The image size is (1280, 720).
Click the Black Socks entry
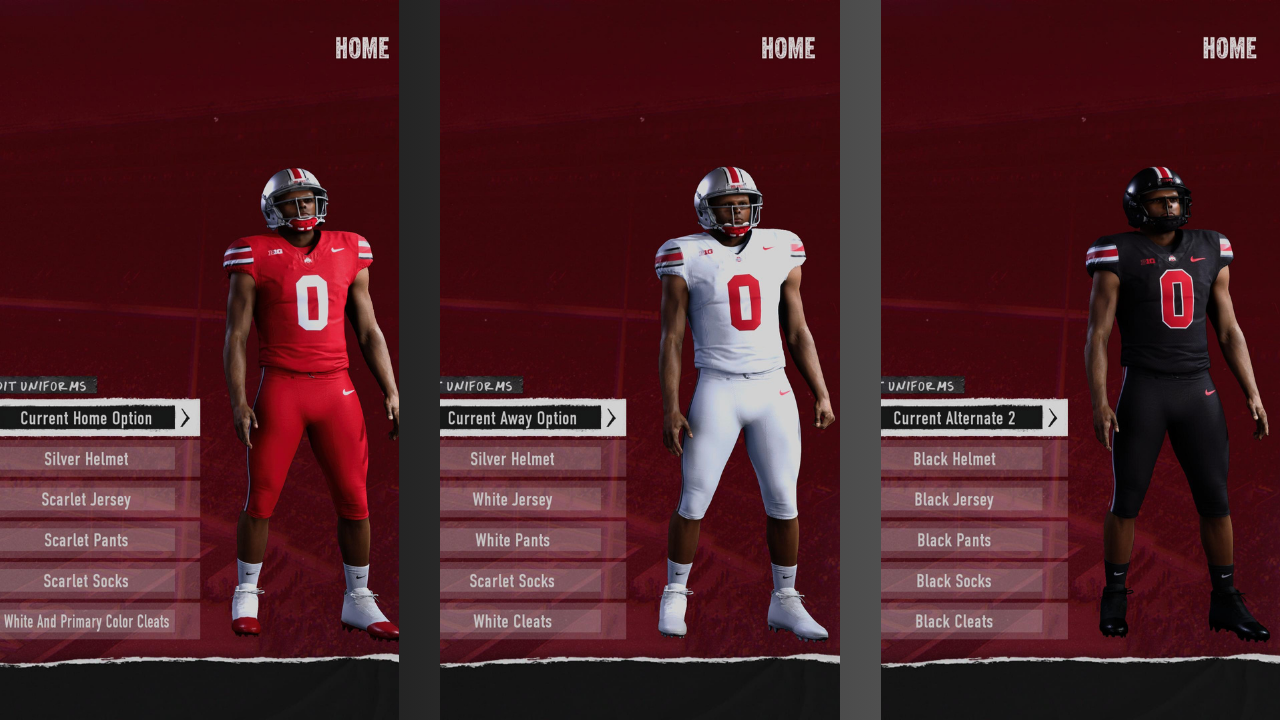click(x=955, y=581)
